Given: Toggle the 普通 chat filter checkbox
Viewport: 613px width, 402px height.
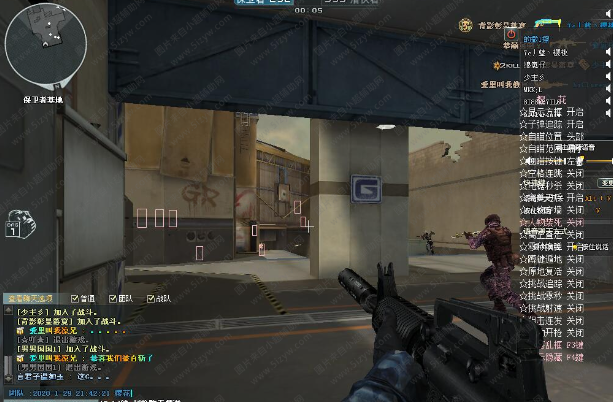Looking at the screenshot, I should (76, 298).
